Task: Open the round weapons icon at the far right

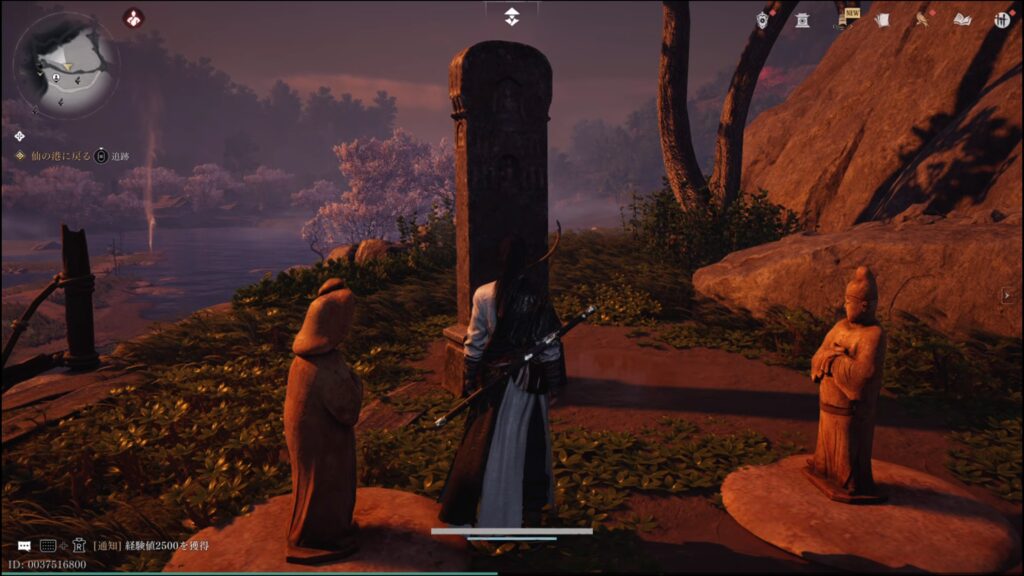Action: tap(1002, 20)
